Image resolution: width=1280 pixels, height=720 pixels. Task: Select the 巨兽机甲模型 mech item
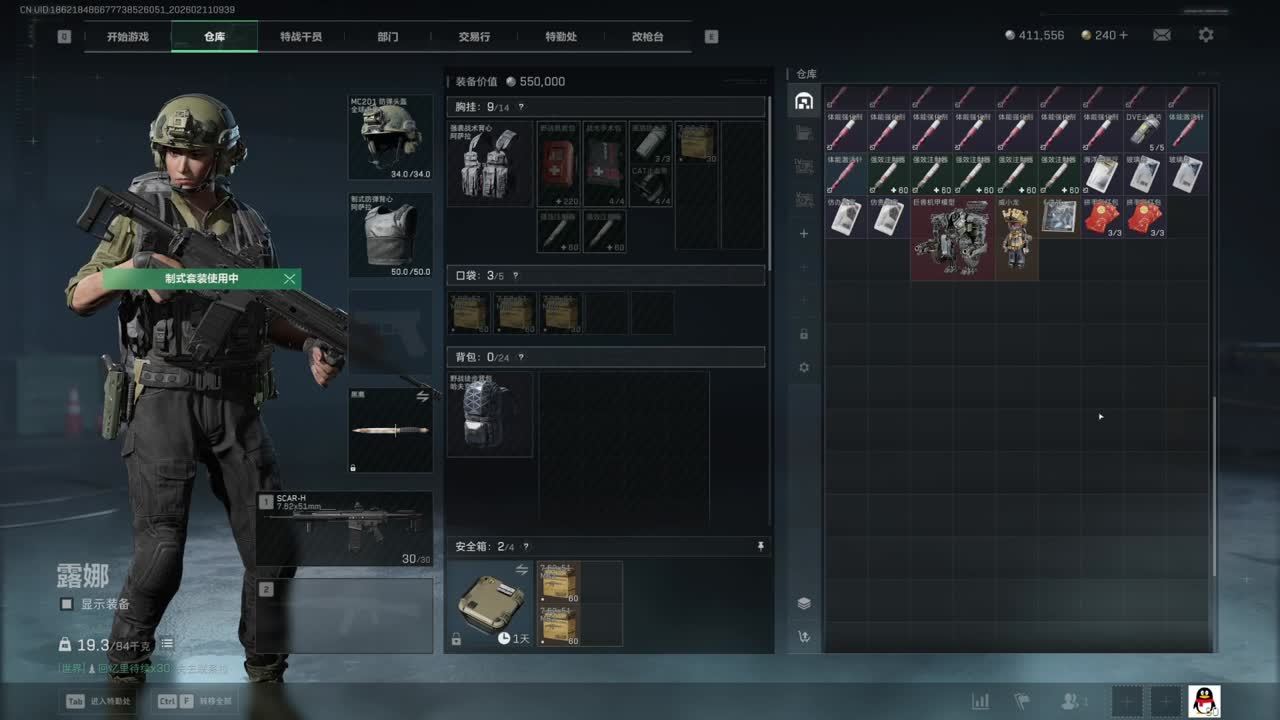tap(951, 238)
